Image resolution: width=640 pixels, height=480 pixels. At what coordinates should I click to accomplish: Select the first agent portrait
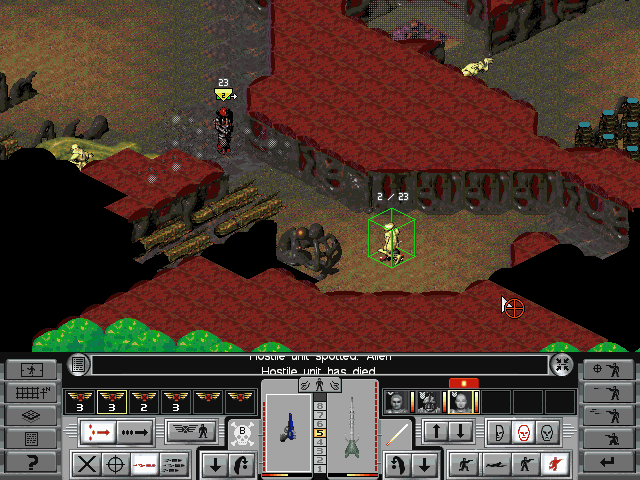tap(398, 402)
